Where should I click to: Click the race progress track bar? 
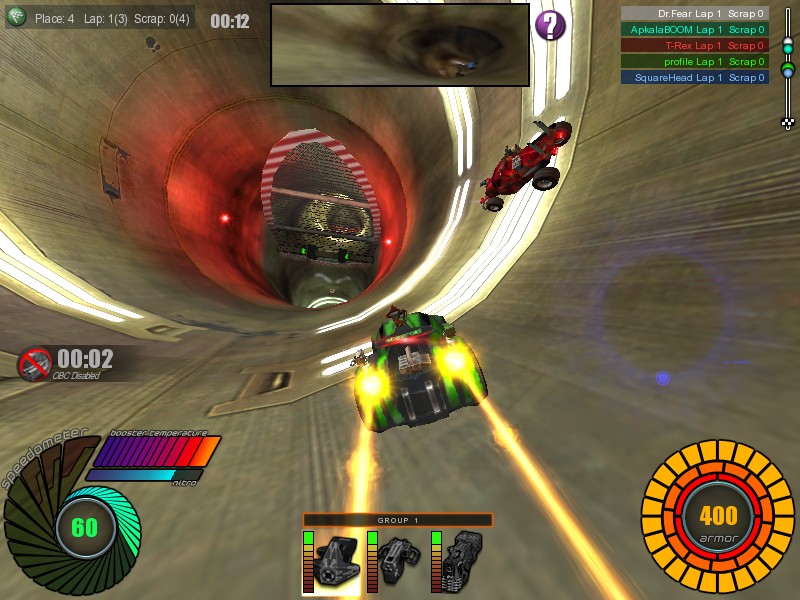pos(787,68)
